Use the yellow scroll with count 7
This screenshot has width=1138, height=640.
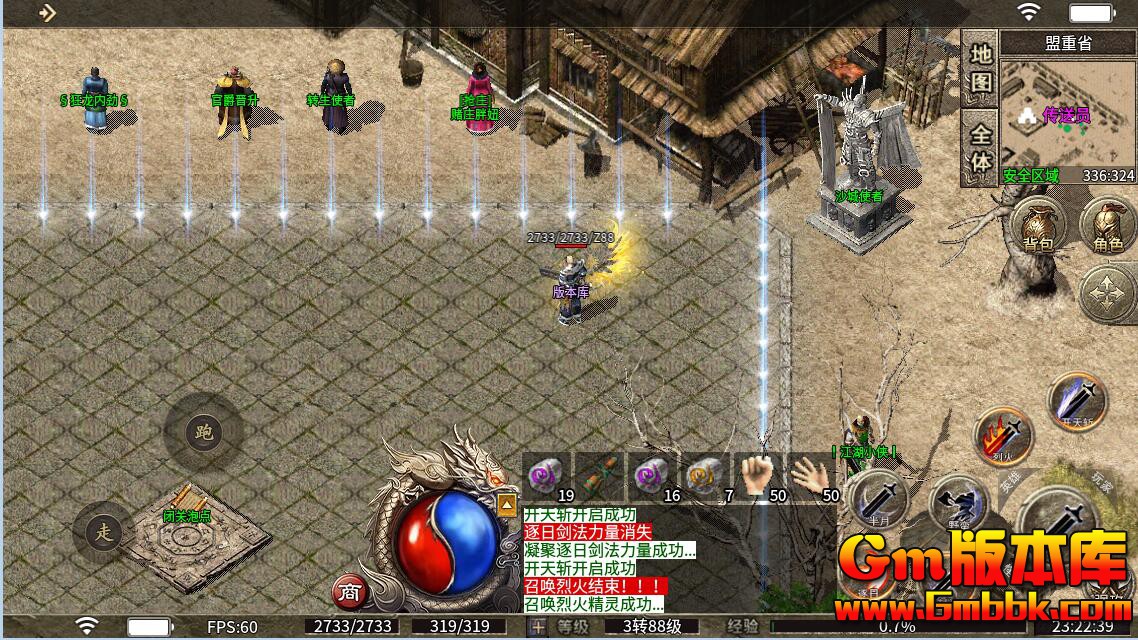708,476
